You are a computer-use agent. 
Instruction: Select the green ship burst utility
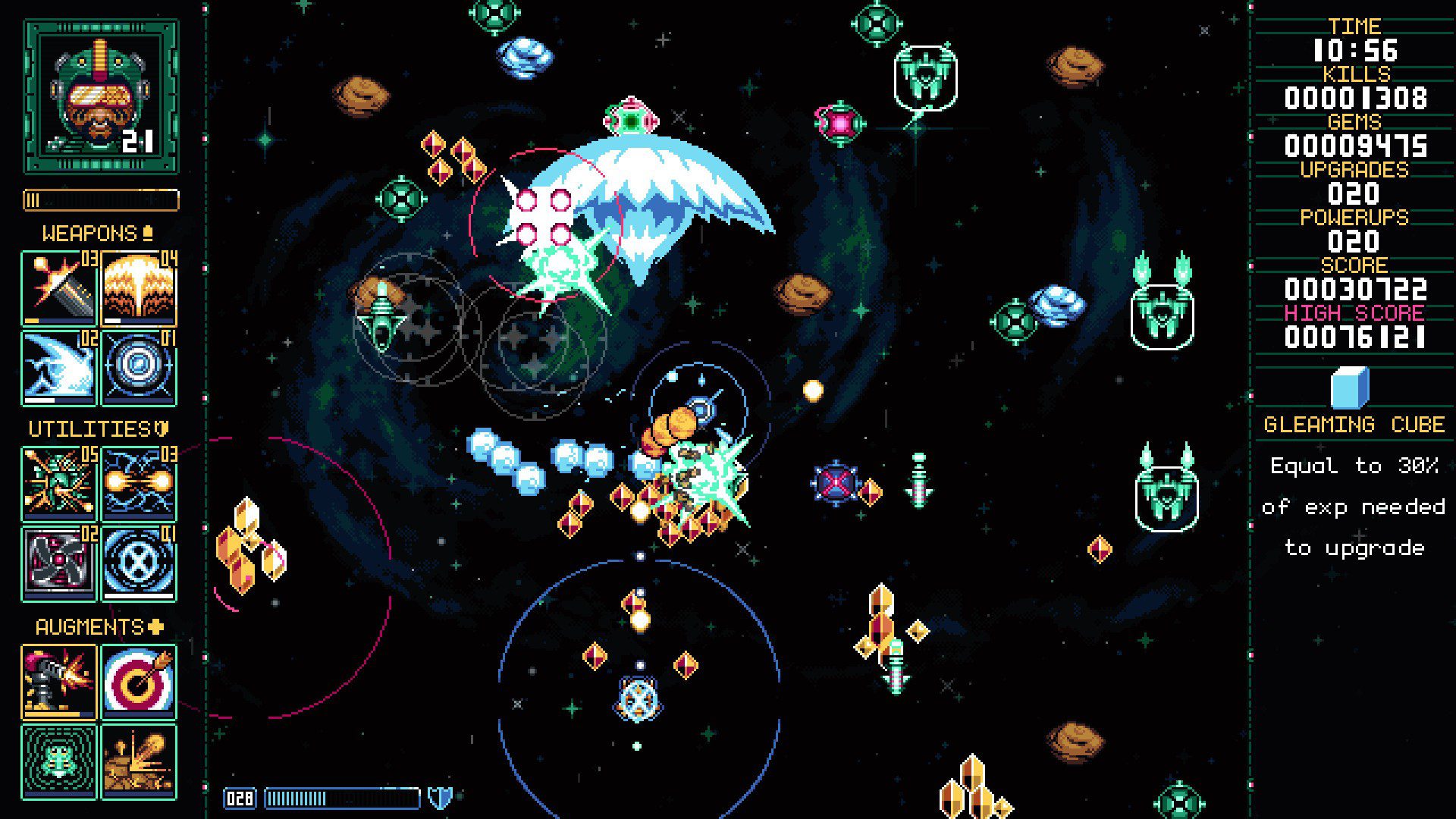point(59,484)
